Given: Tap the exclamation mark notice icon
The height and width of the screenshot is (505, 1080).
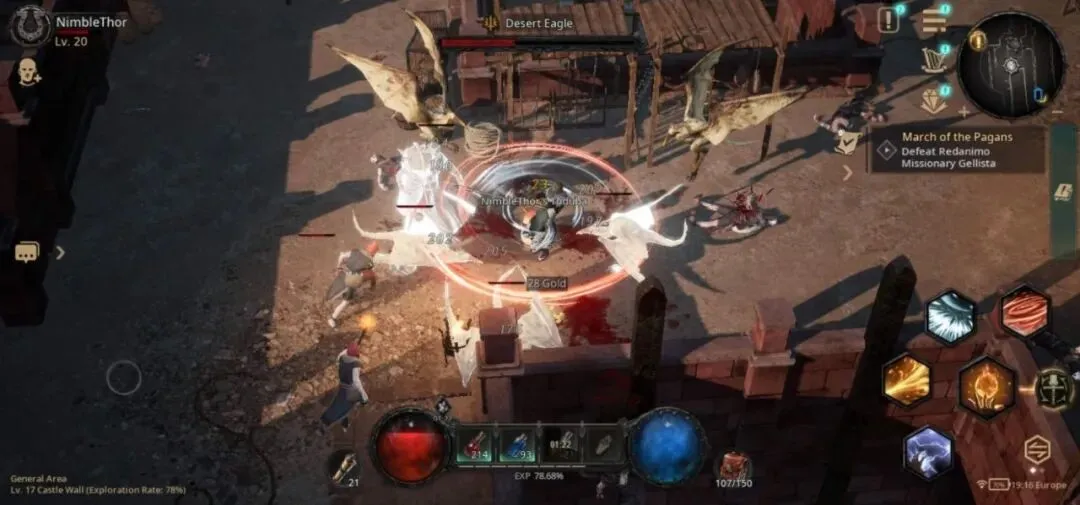Looking at the screenshot, I should tap(888, 19).
